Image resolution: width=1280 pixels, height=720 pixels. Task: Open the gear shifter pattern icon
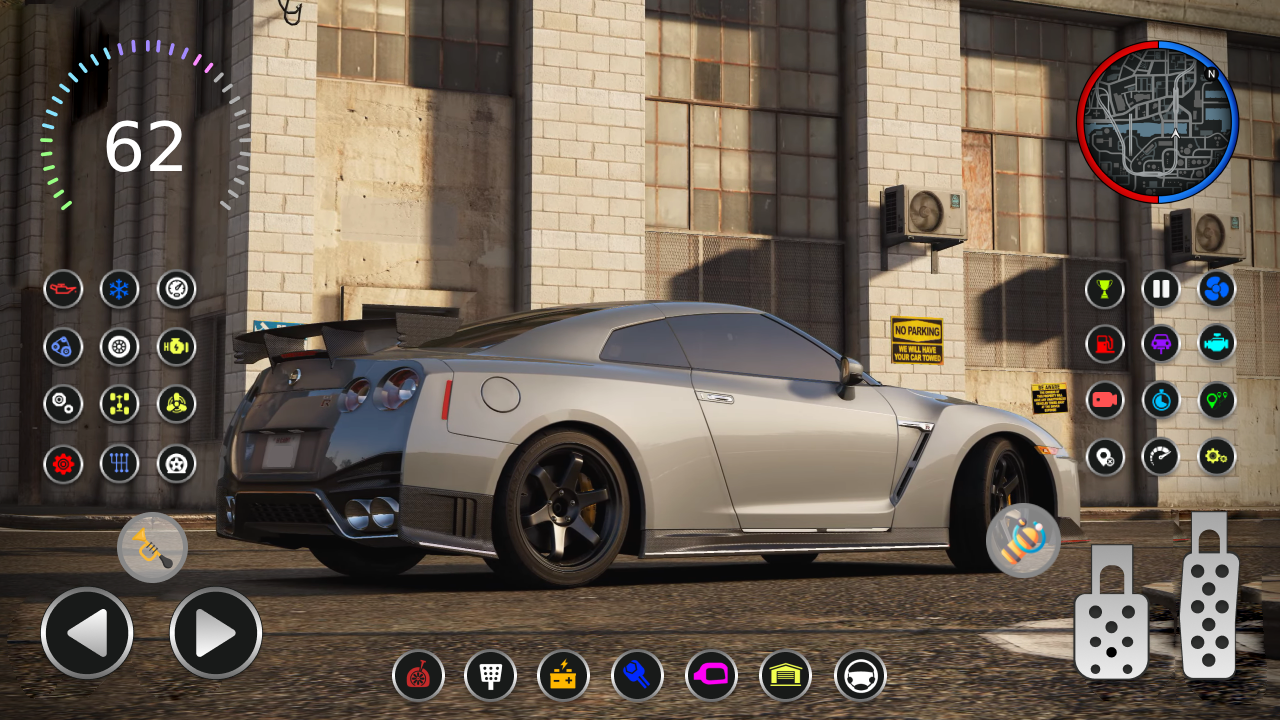coord(120,463)
